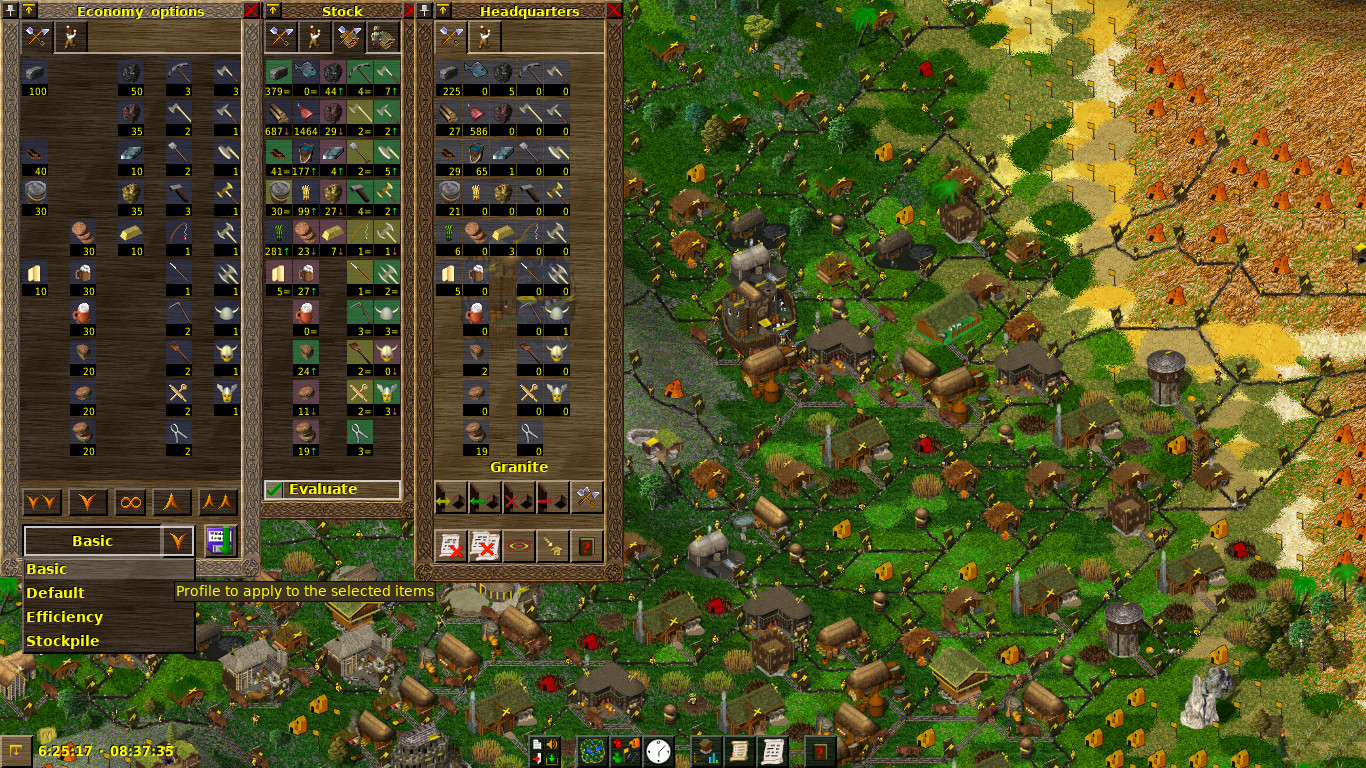
Task: Open the statistics menu
Action: [707, 750]
